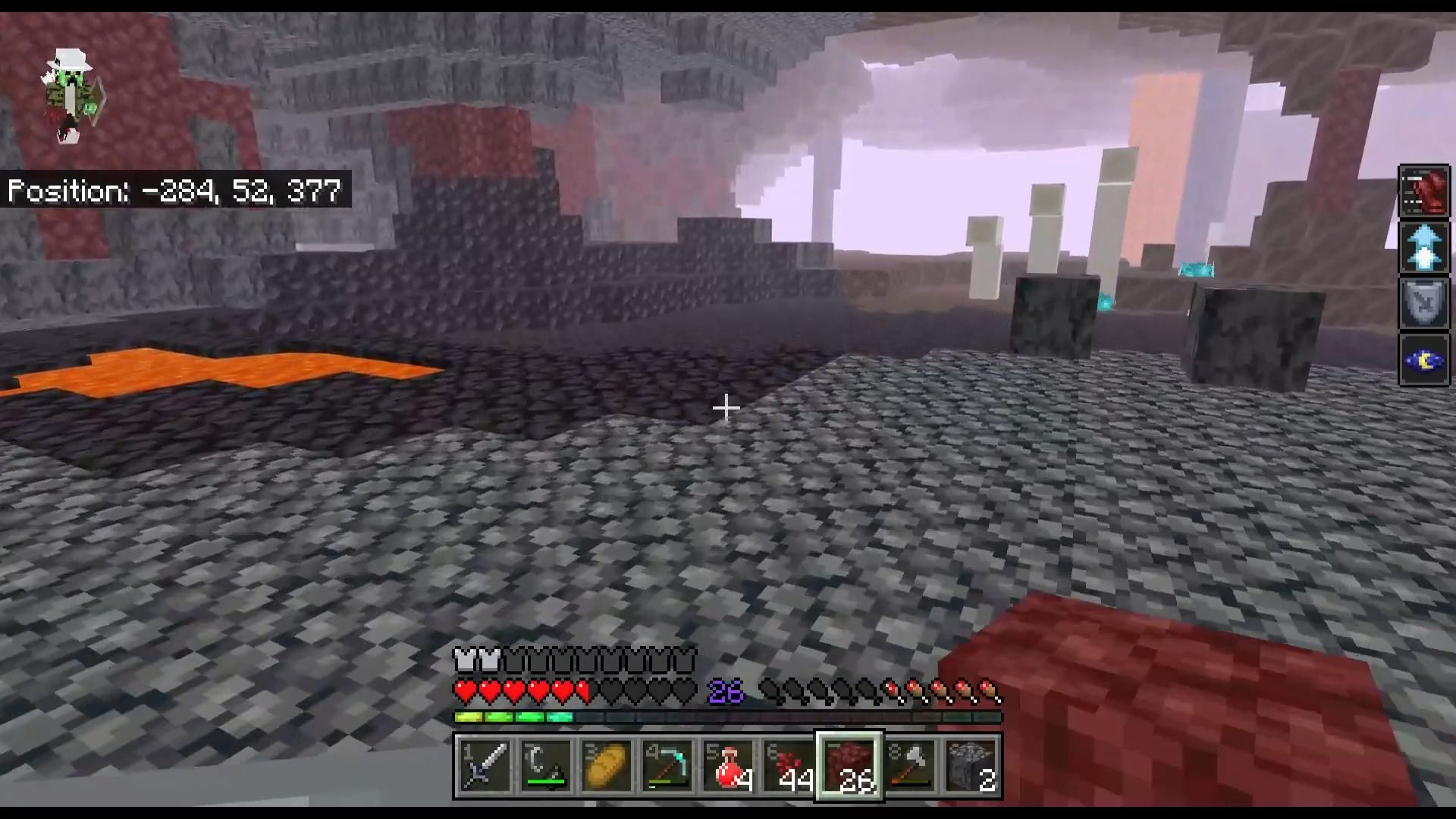Screen dimensions: 1456x819
Task: Click the red biome map icon in sidebar
Action: click(1424, 191)
